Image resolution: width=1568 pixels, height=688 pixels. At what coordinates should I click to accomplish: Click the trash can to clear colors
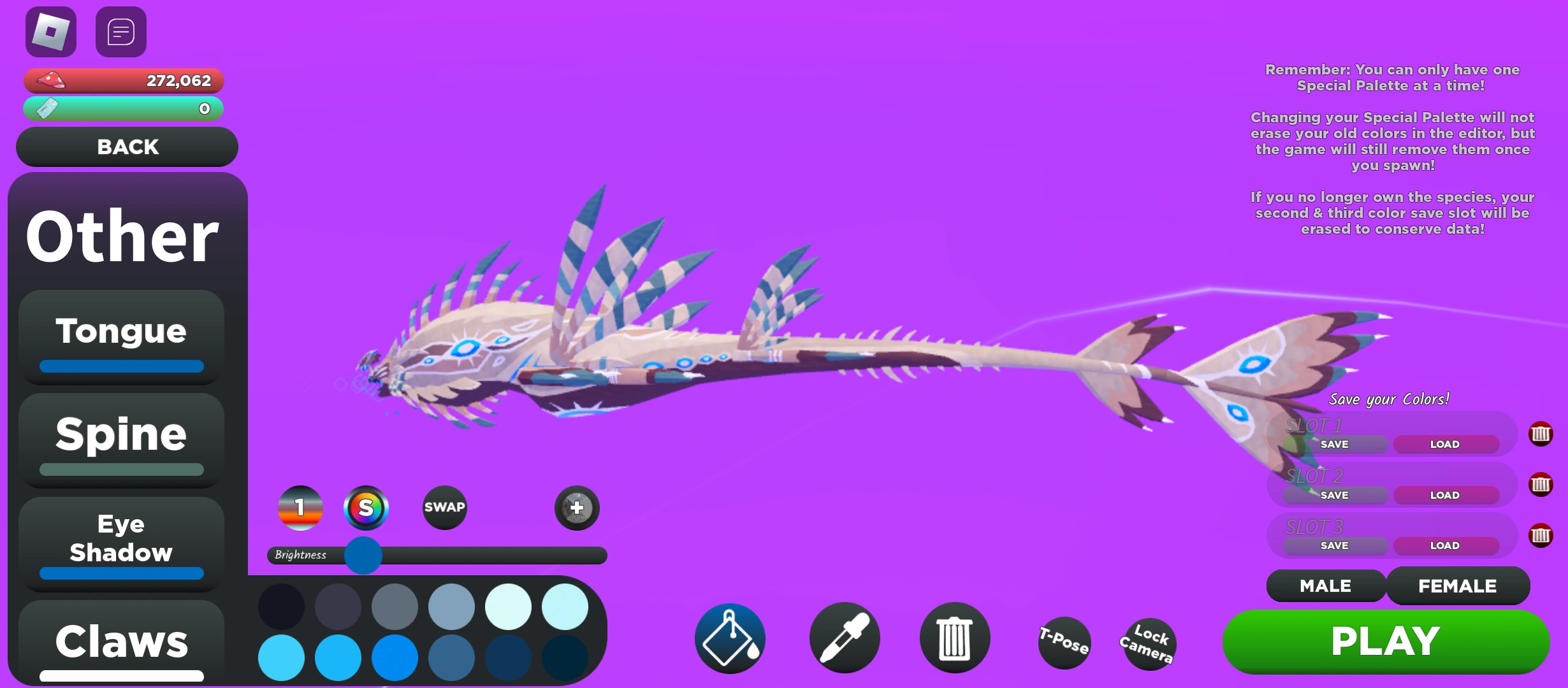954,638
